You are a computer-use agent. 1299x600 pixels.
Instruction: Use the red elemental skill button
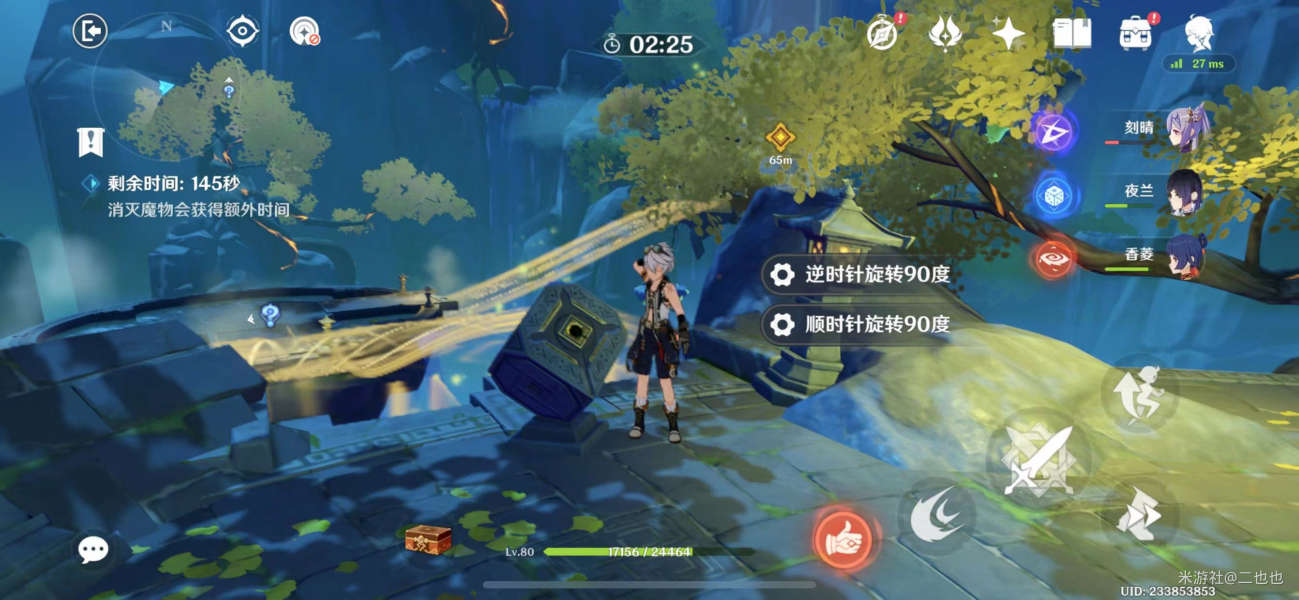click(x=841, y=538)
